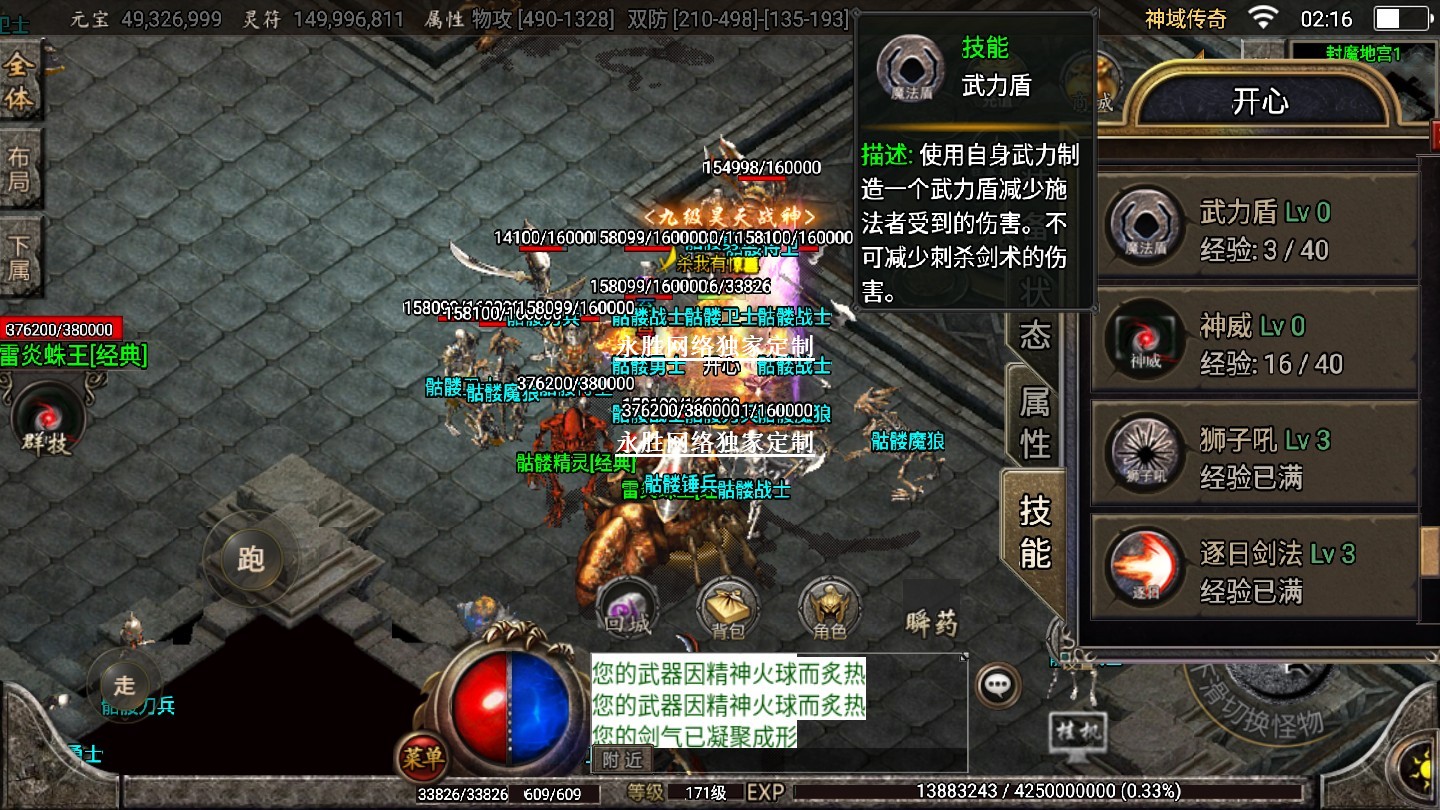Use the 回城 return-to-town icon
The height and width of the screenshot is (810, 1440).
(x=627, y=608)
